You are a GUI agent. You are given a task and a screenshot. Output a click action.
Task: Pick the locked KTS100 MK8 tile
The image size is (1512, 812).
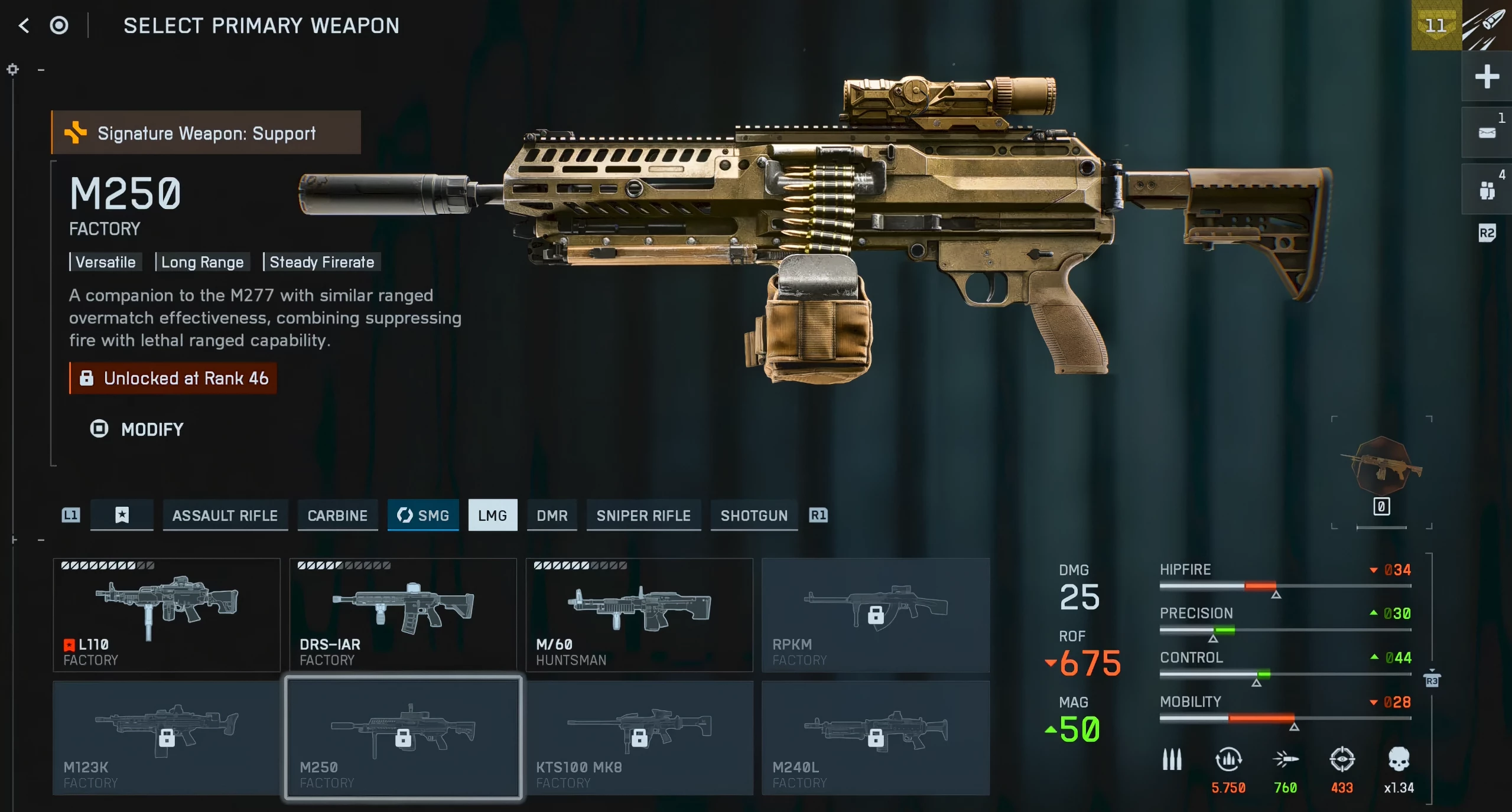(639, 738)
